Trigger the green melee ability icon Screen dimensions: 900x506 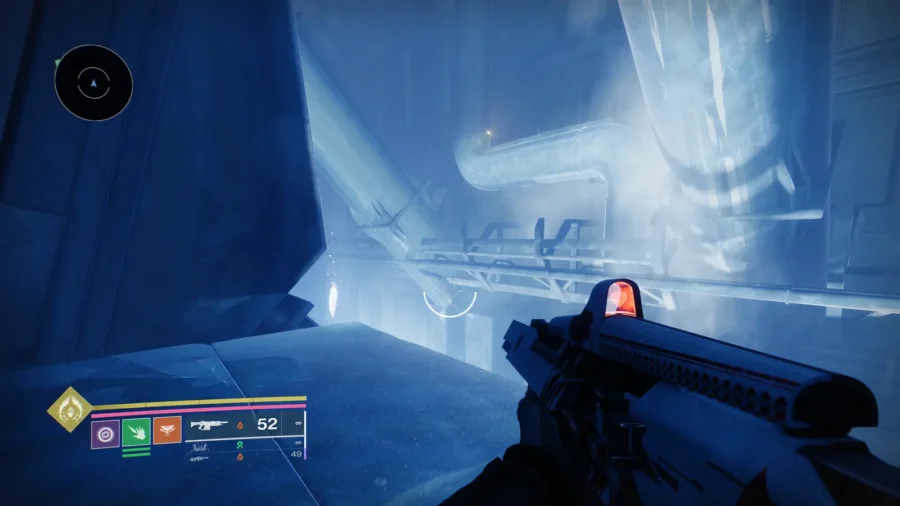pos(136,432)
